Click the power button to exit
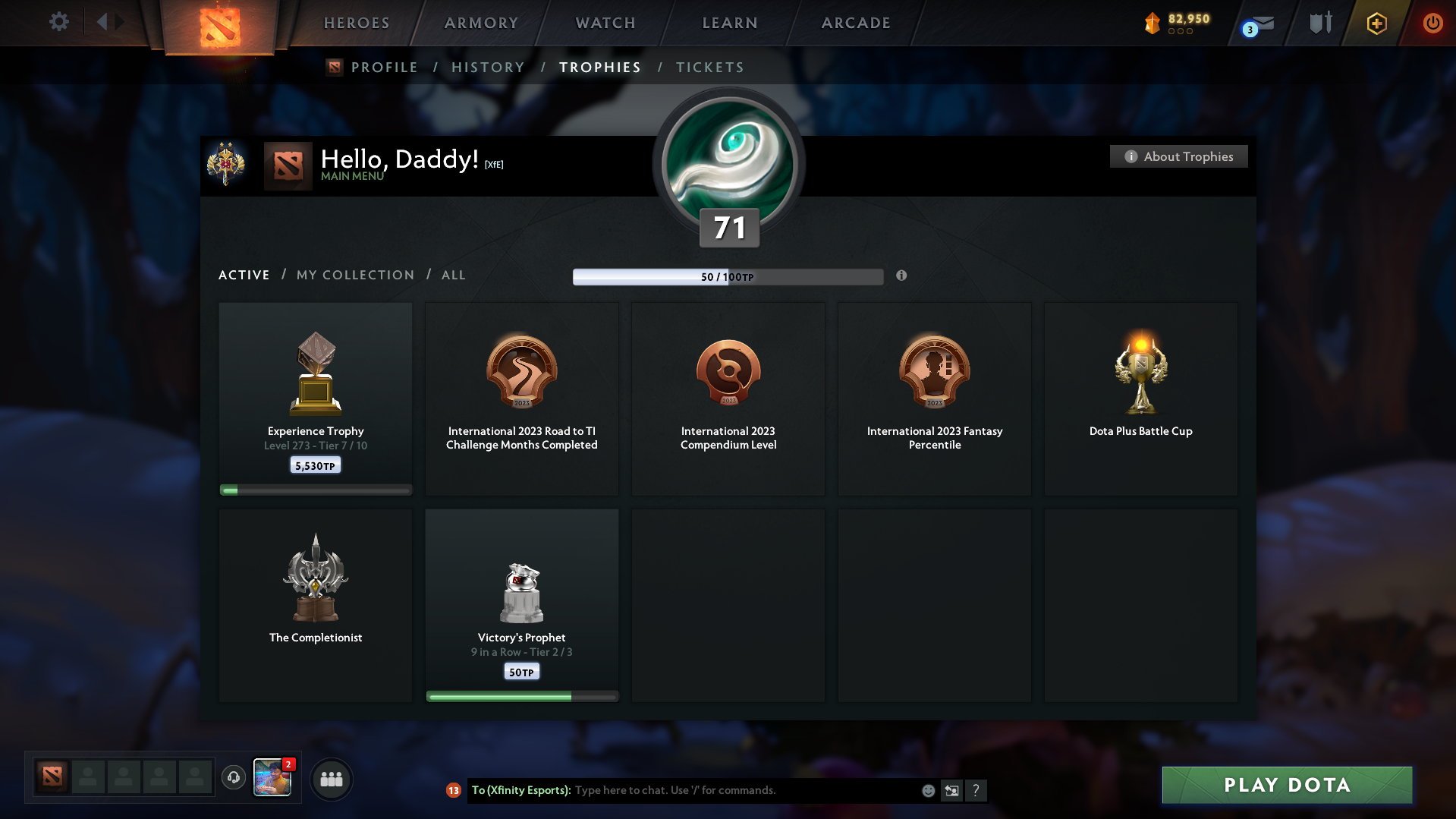1456x819 pixels. pyautogui.click(x=1432, y=23)
